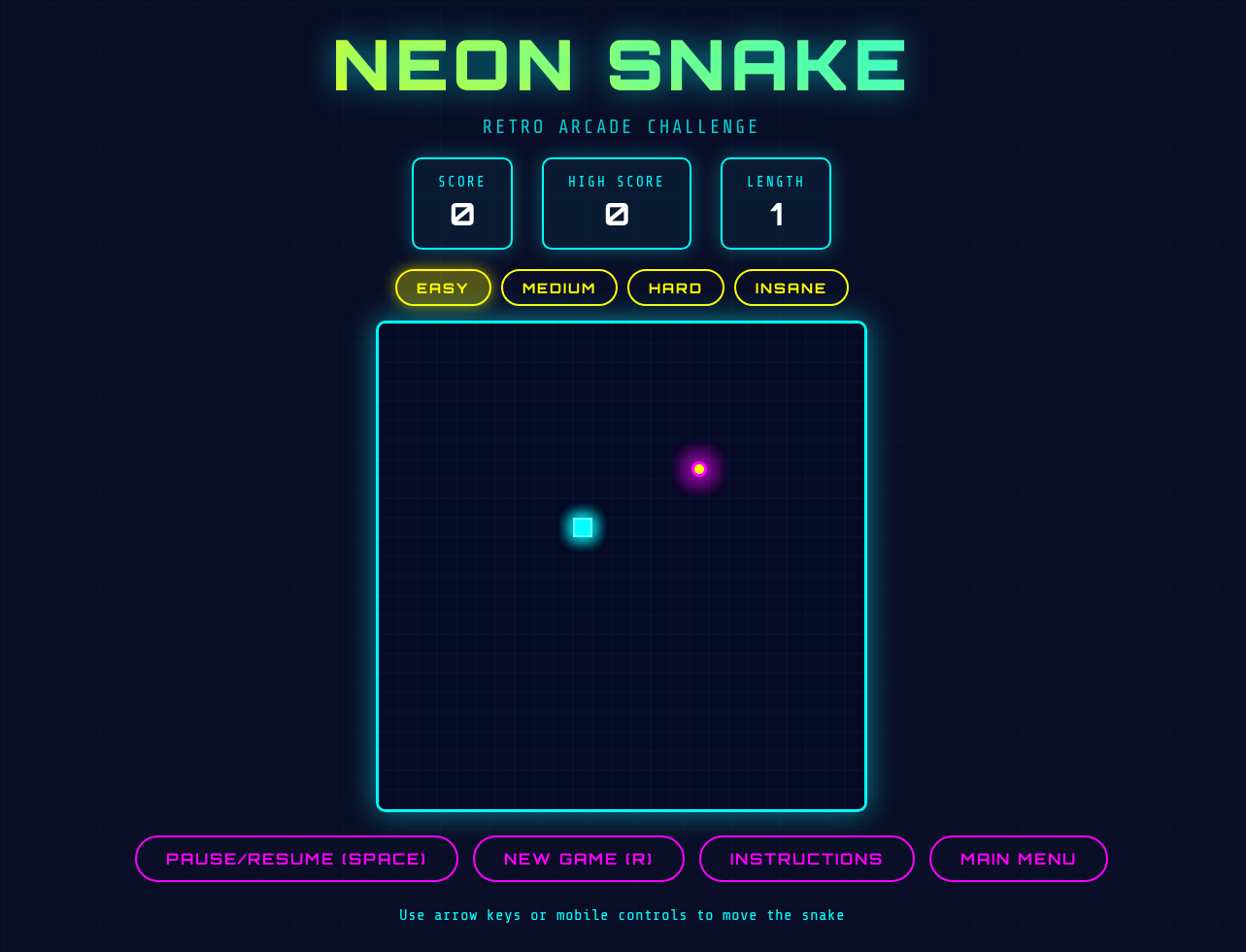Viewport: 1246px width, 952px height.
Task: Click the cyan snake head square
Action: pos(582,527)
